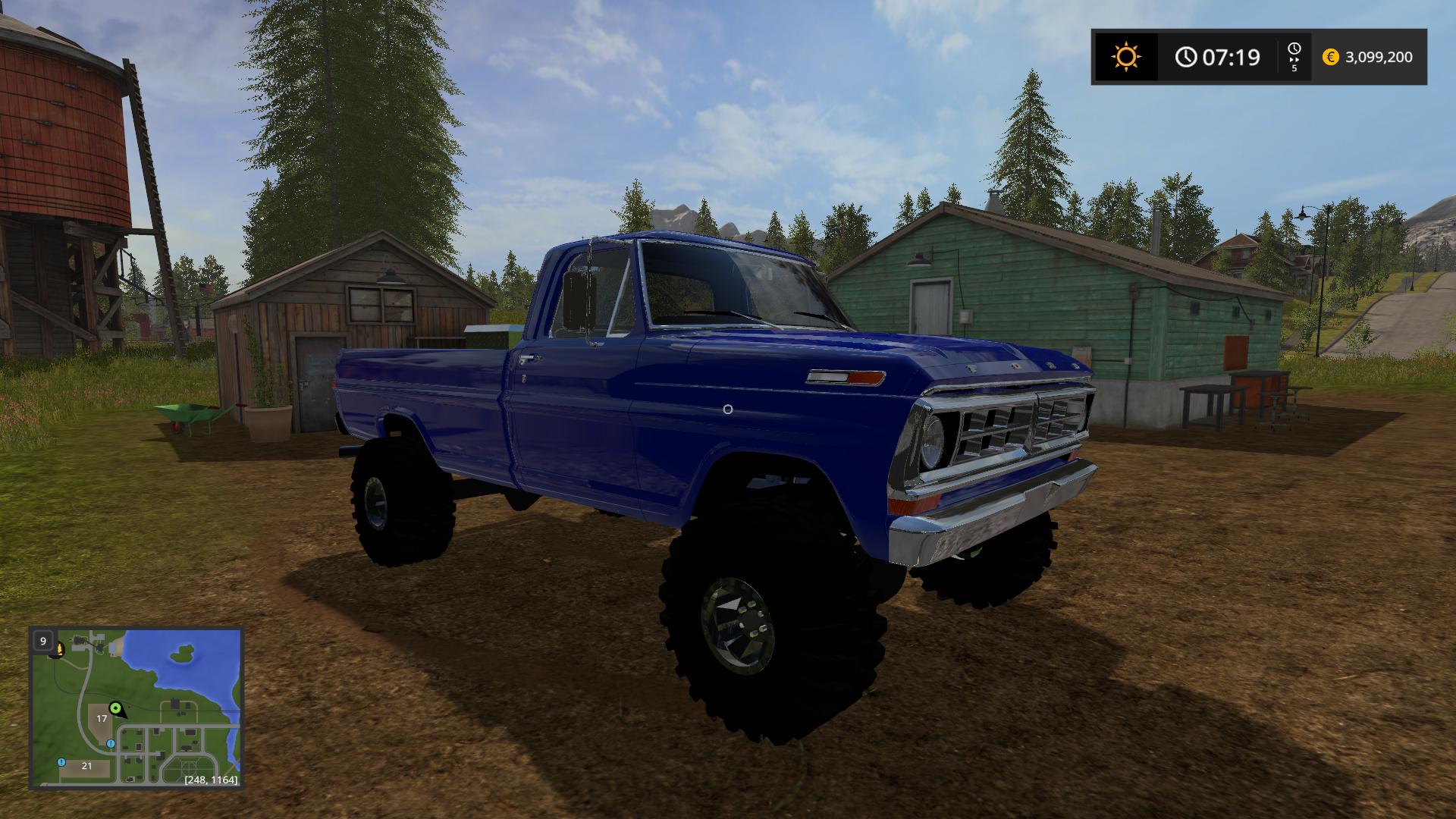
Task: Select field 17 on the minimap
Action: coord(102,718)
